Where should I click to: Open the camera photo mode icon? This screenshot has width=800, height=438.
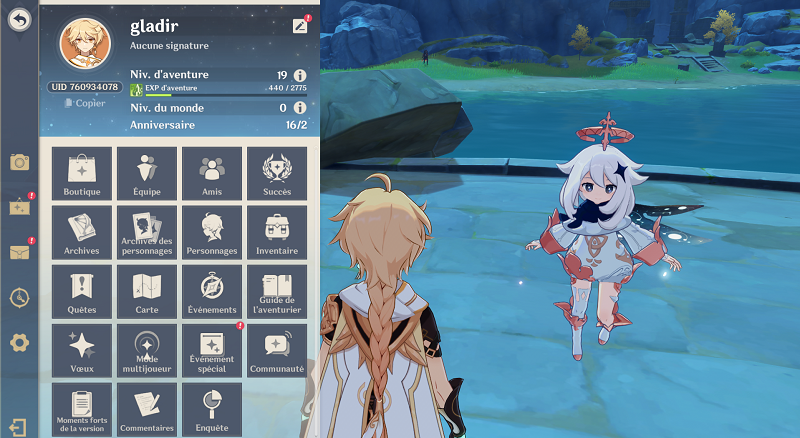(x=18, y=162)
